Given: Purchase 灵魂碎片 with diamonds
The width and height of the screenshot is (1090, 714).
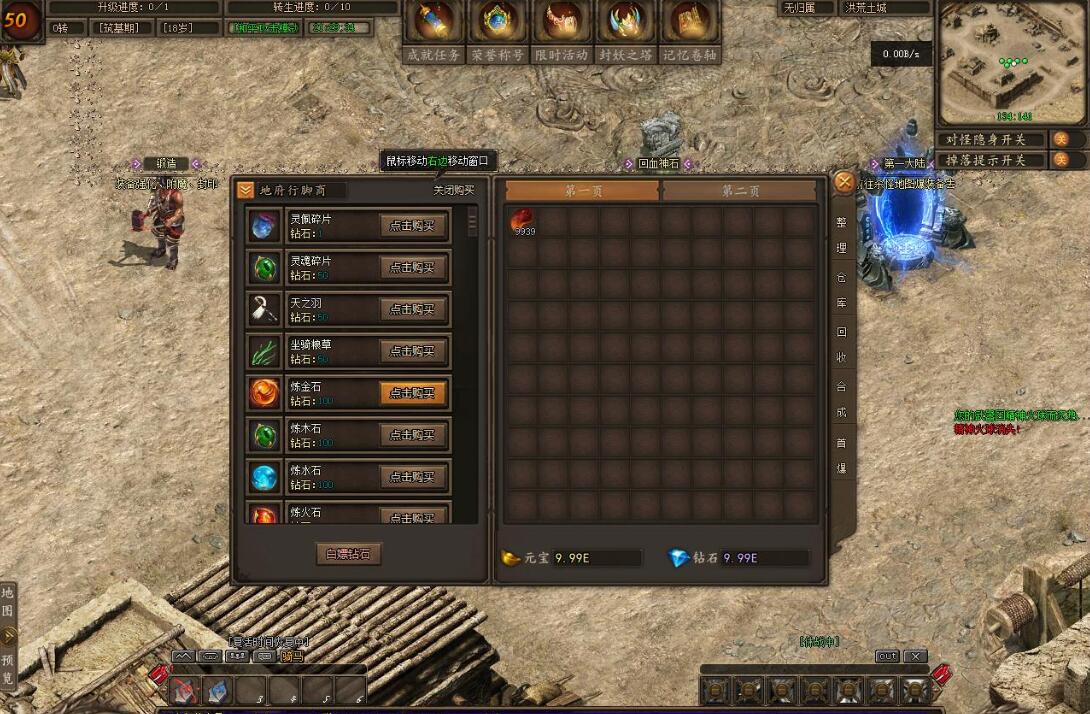Looking at the screenshot, I should (x=413, y=268).
